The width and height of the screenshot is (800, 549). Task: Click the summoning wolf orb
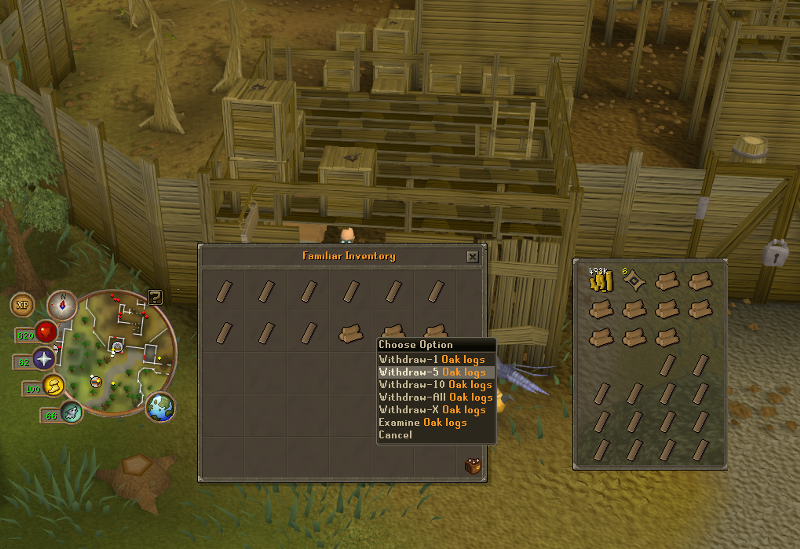(x=72, y=411)
